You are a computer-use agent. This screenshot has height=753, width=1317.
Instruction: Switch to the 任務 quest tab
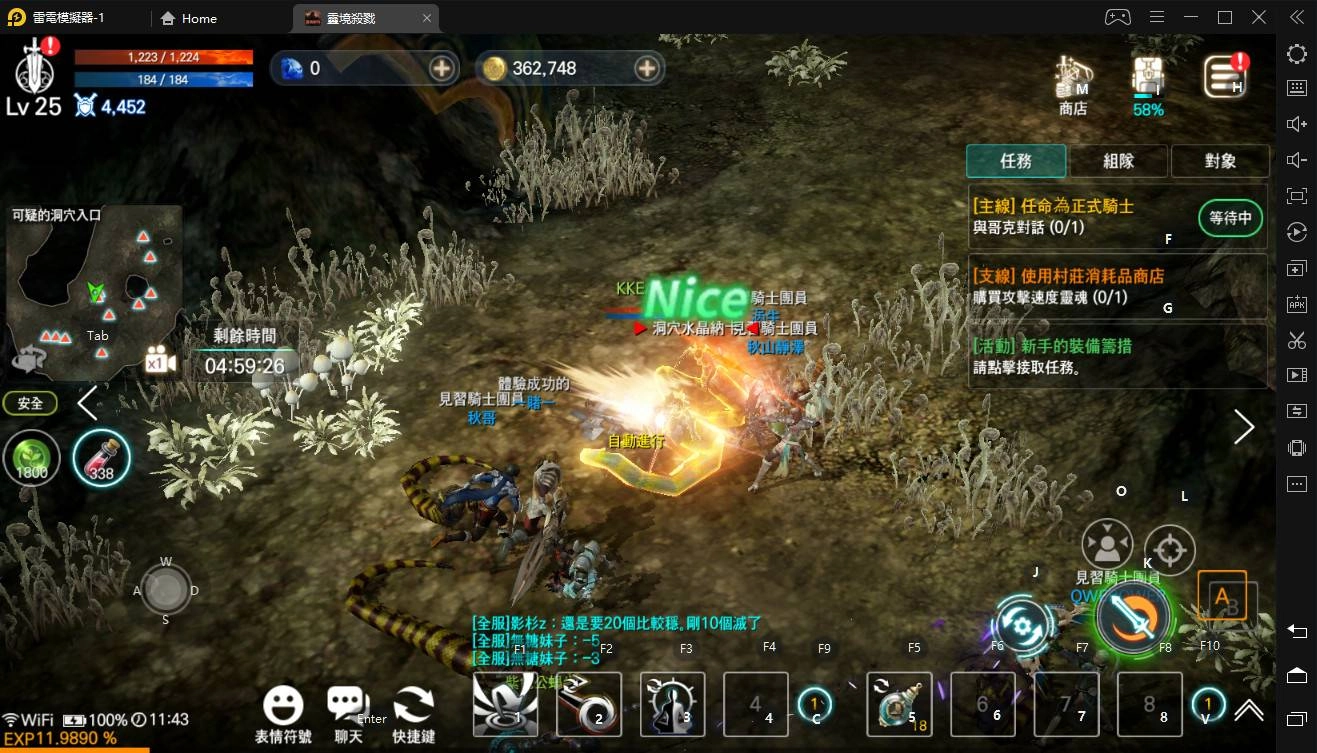(x=1016, y=161)
